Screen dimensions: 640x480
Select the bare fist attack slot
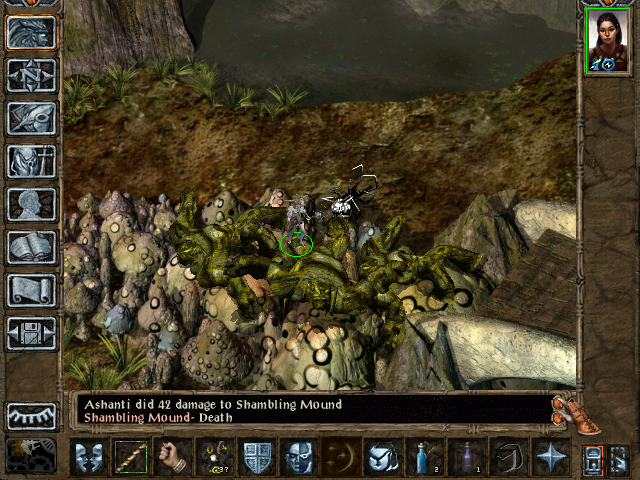coord(172,457)
